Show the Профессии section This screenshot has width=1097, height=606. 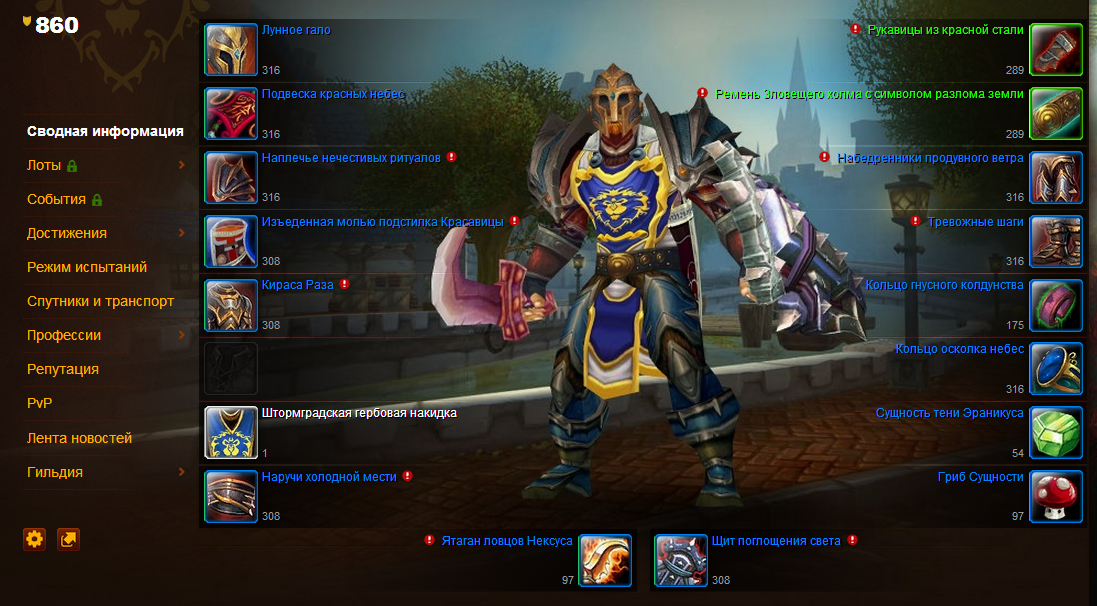point(64,335)
